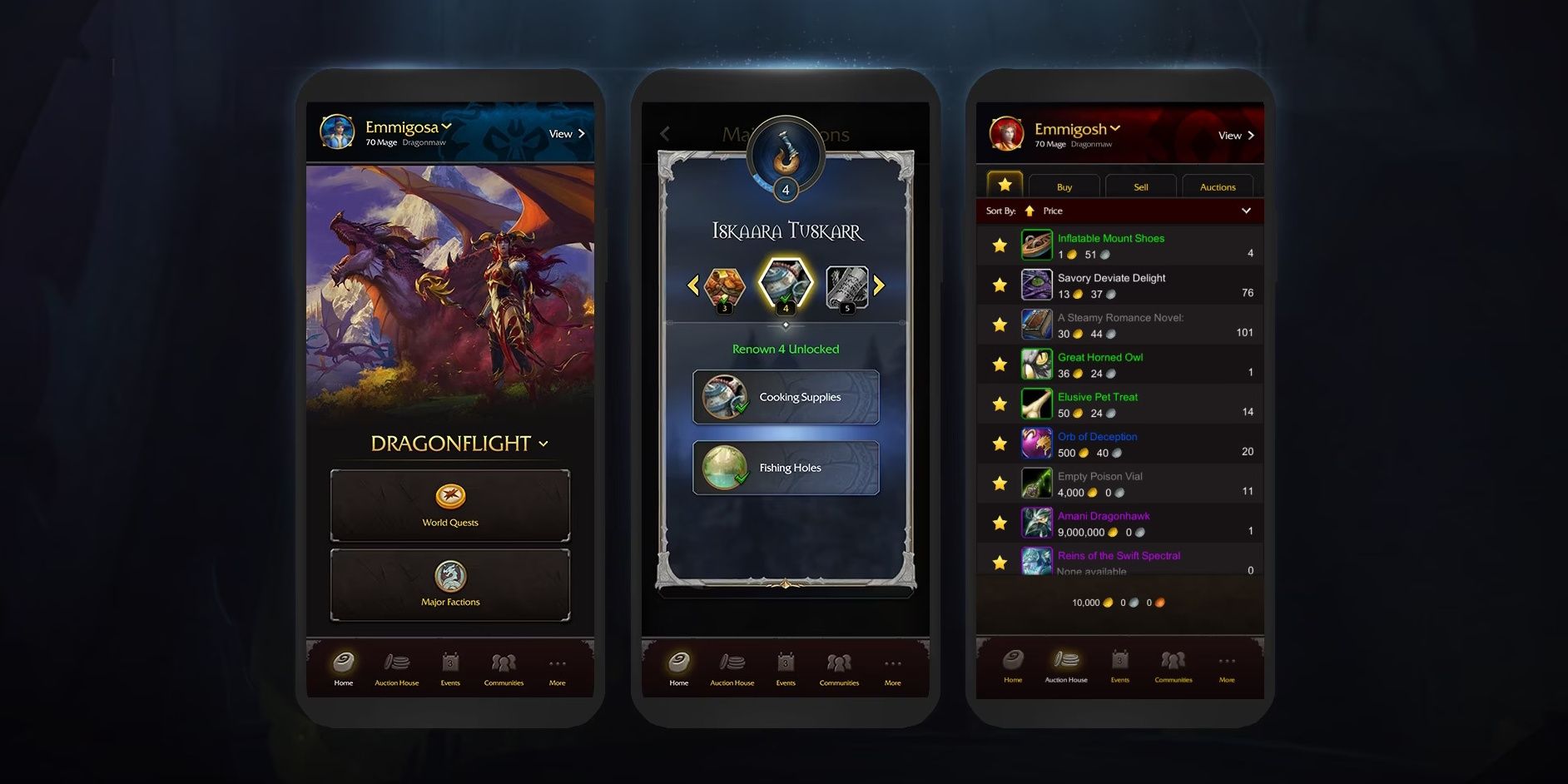Tap the Events calendar icon
The width and height of the screenshot is (1568, 784).
pos(450,663)
